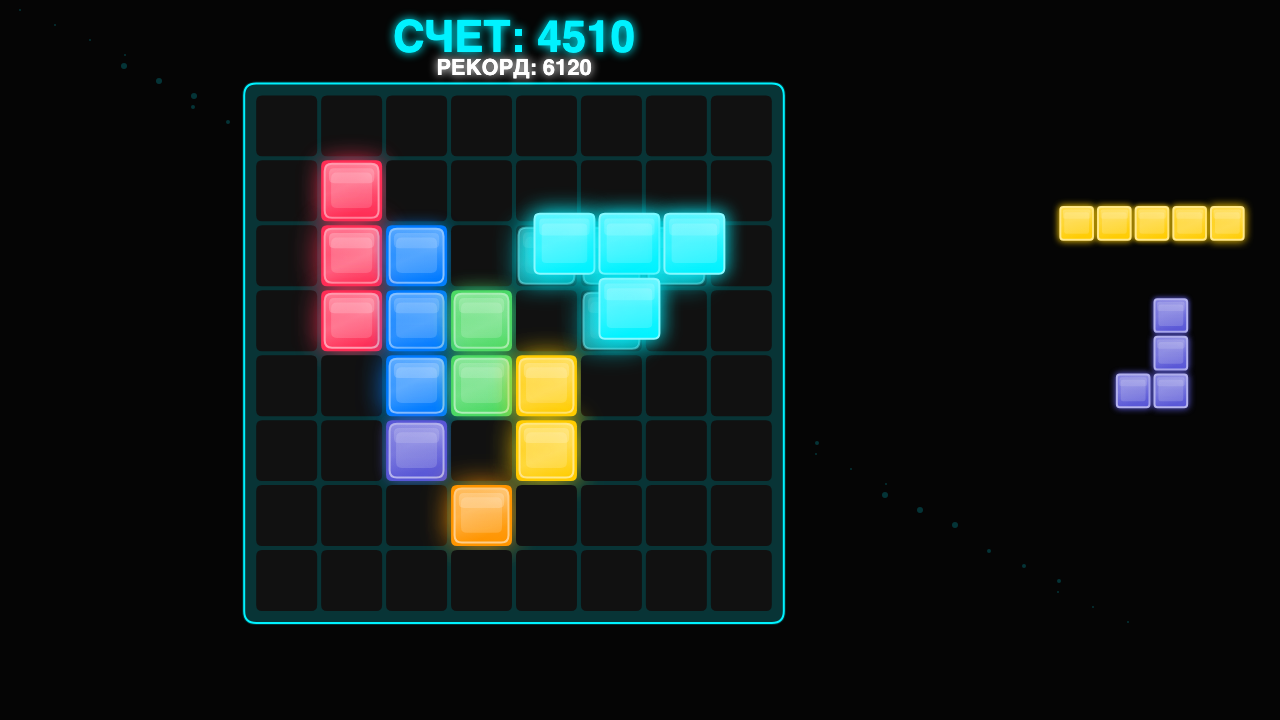Click the record text showing 6120

pos(512,69)
